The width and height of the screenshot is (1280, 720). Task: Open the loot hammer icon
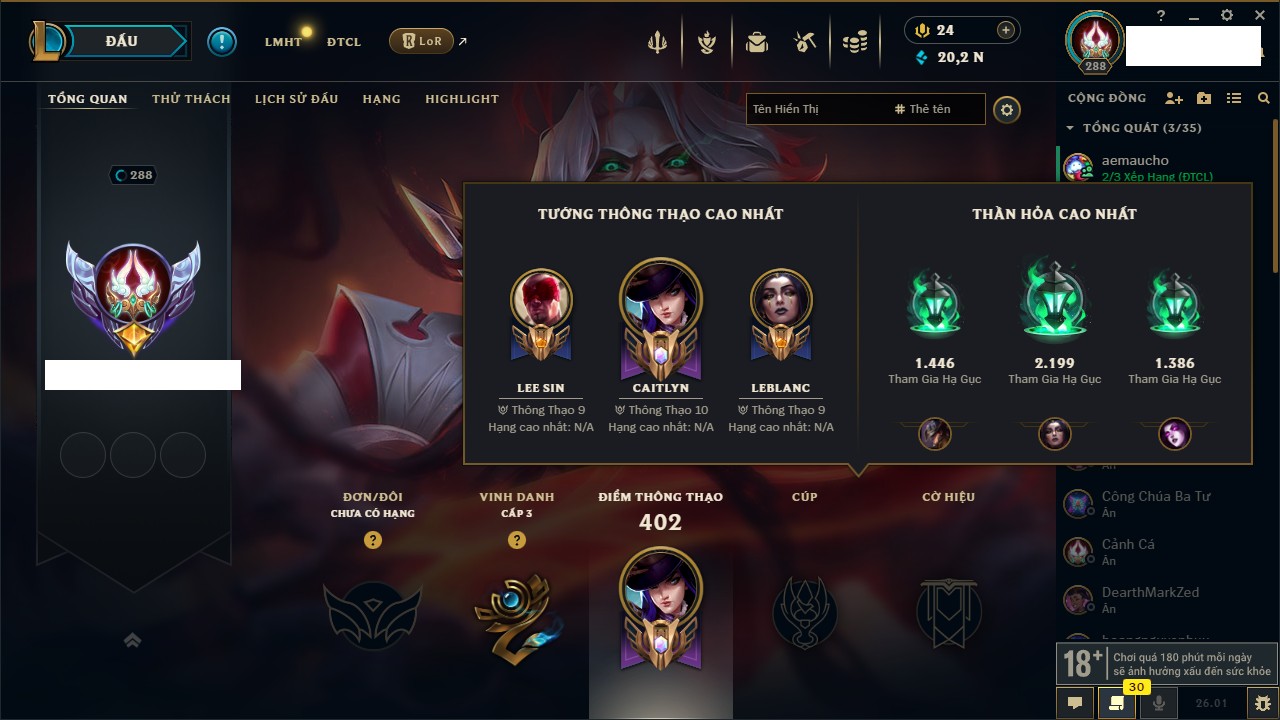(x=805, y=42)
